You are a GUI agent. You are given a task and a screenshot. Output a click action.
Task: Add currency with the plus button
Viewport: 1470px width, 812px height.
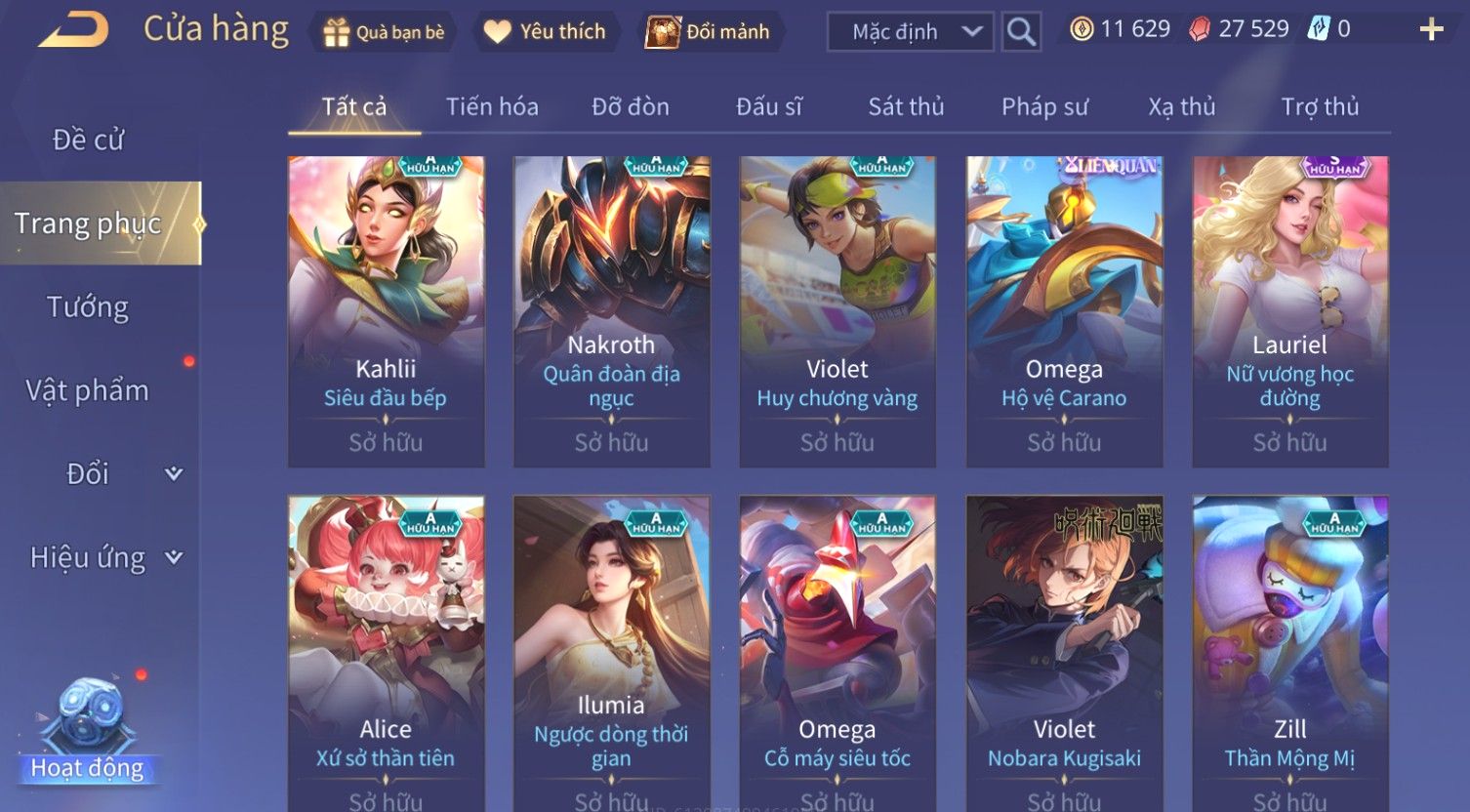click(1431, 30)
